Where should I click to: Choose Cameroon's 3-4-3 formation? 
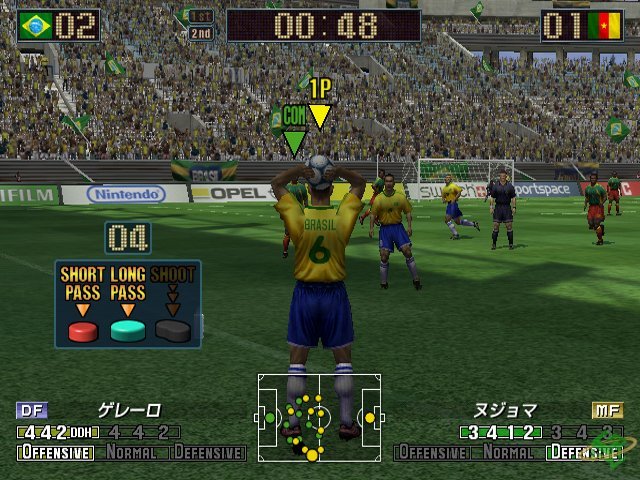(x=579, y=433)
